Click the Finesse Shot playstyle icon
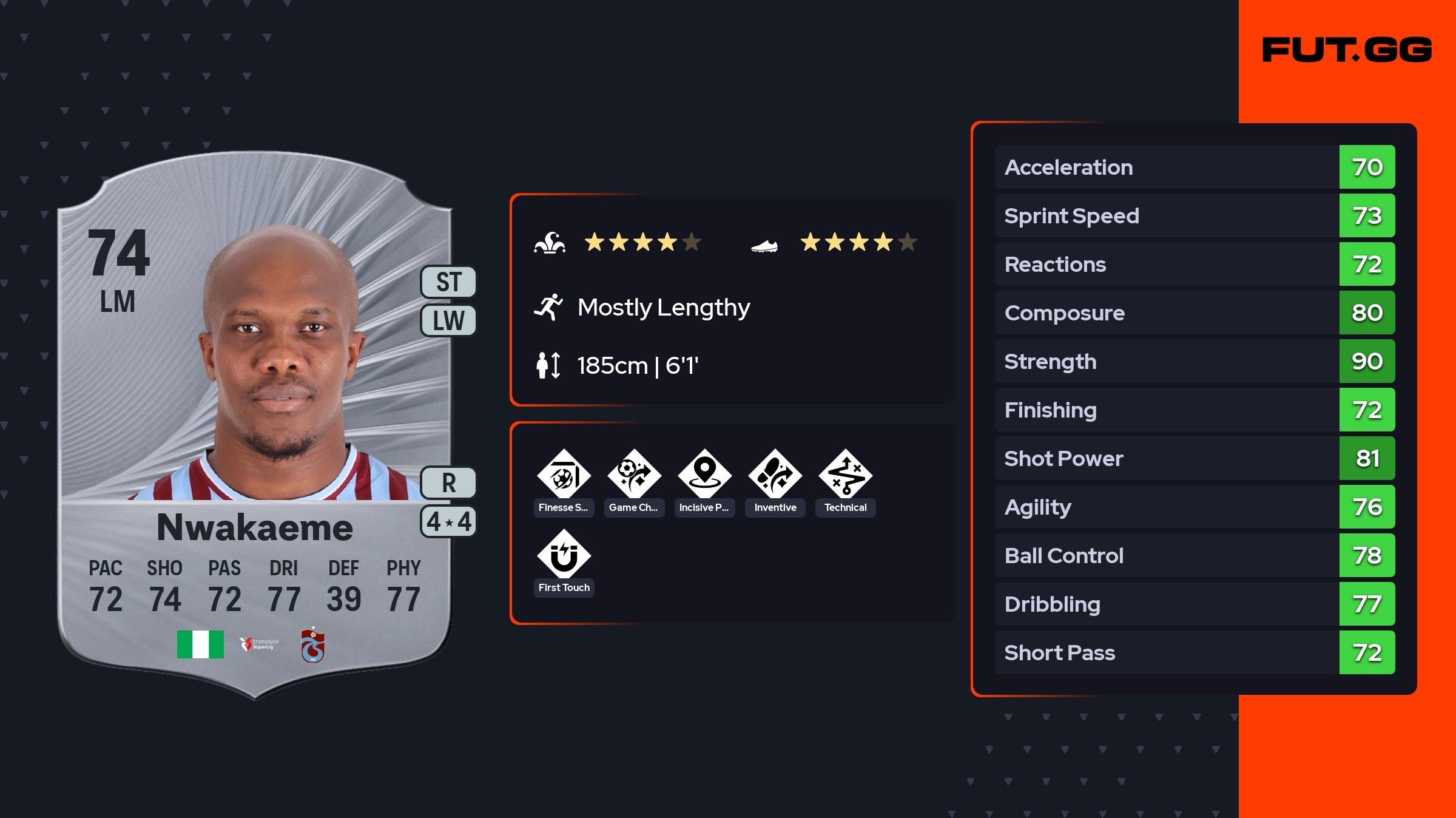Viewport: 1456px width, 818px height. tap(564, 475)
